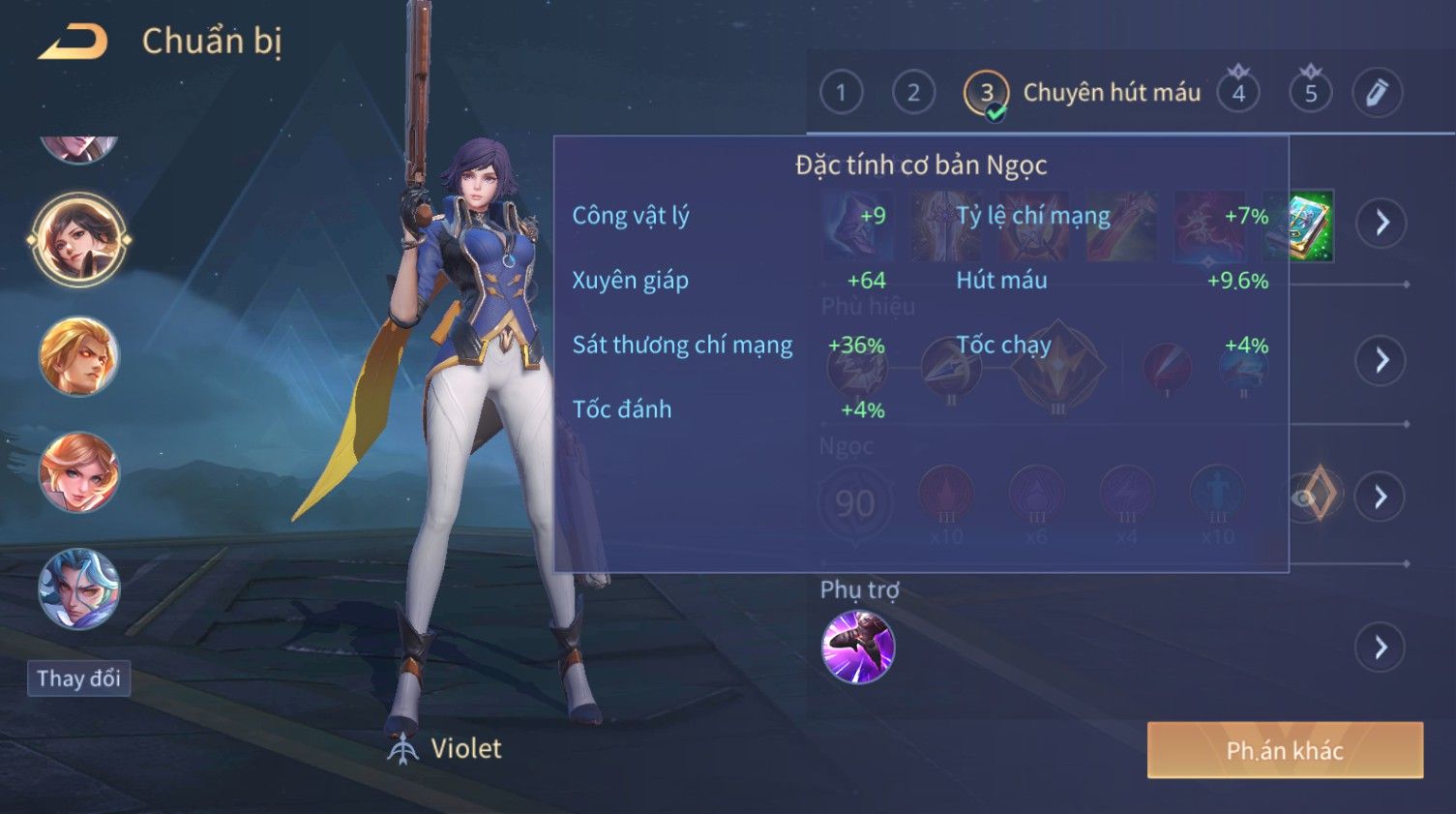This screenshot has width=1456, height=814.
Task: Go back using the return arrow
Action: (x=74, y=42)
